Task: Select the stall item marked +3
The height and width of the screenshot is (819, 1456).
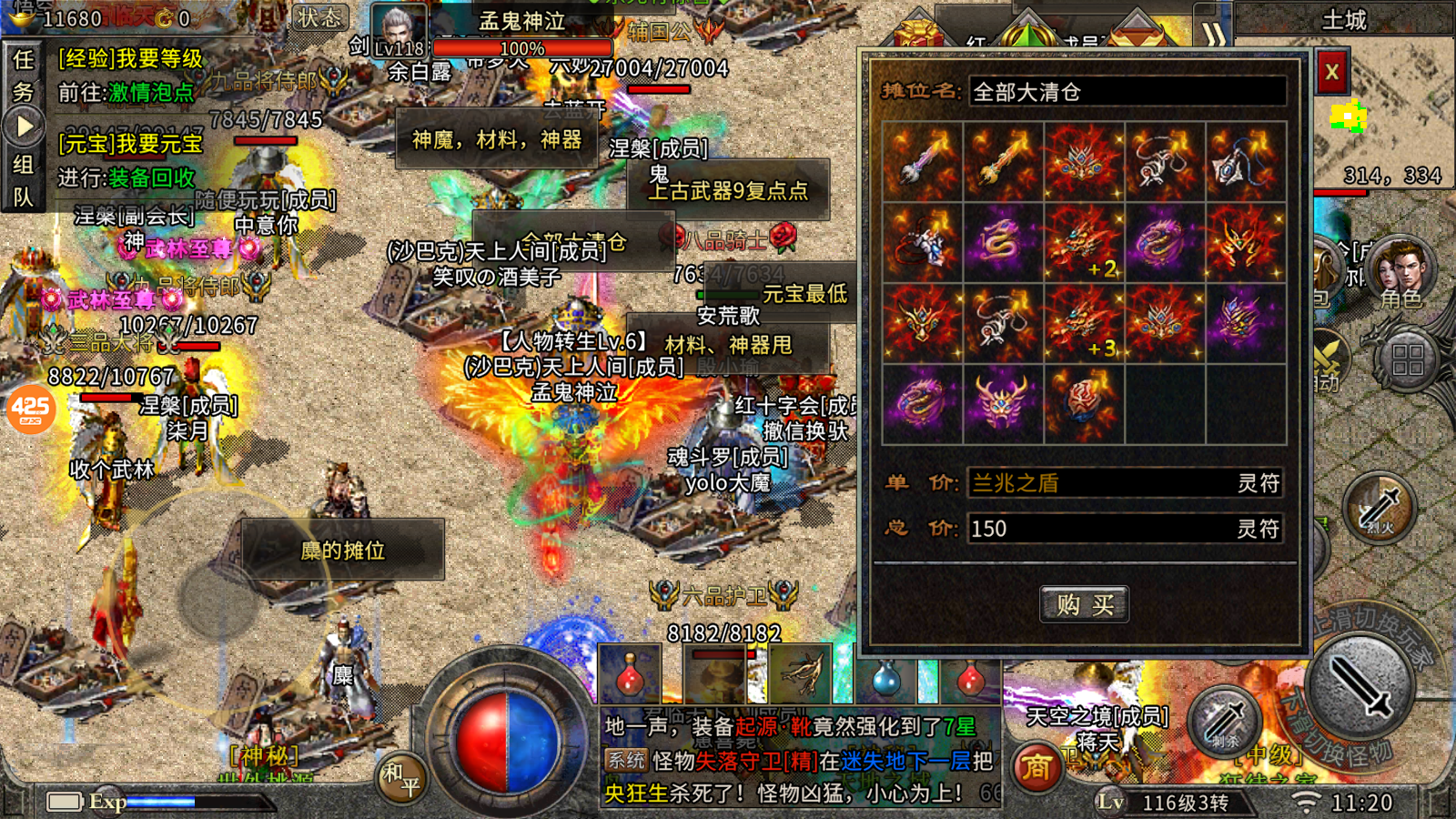Action: 1083,323
